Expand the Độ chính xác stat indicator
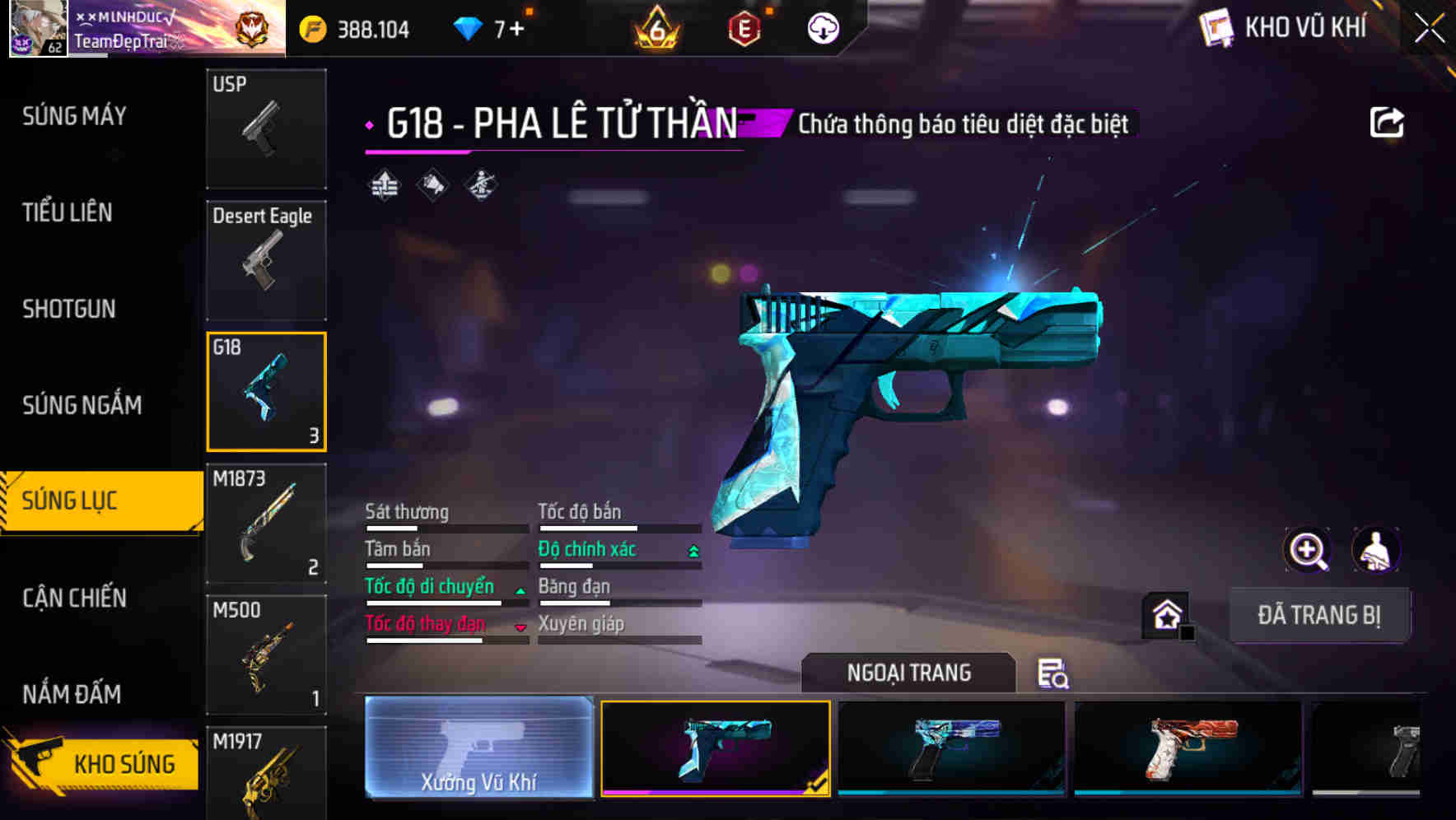The height and width of the screenshot is (820, 1456). (691, 548)
